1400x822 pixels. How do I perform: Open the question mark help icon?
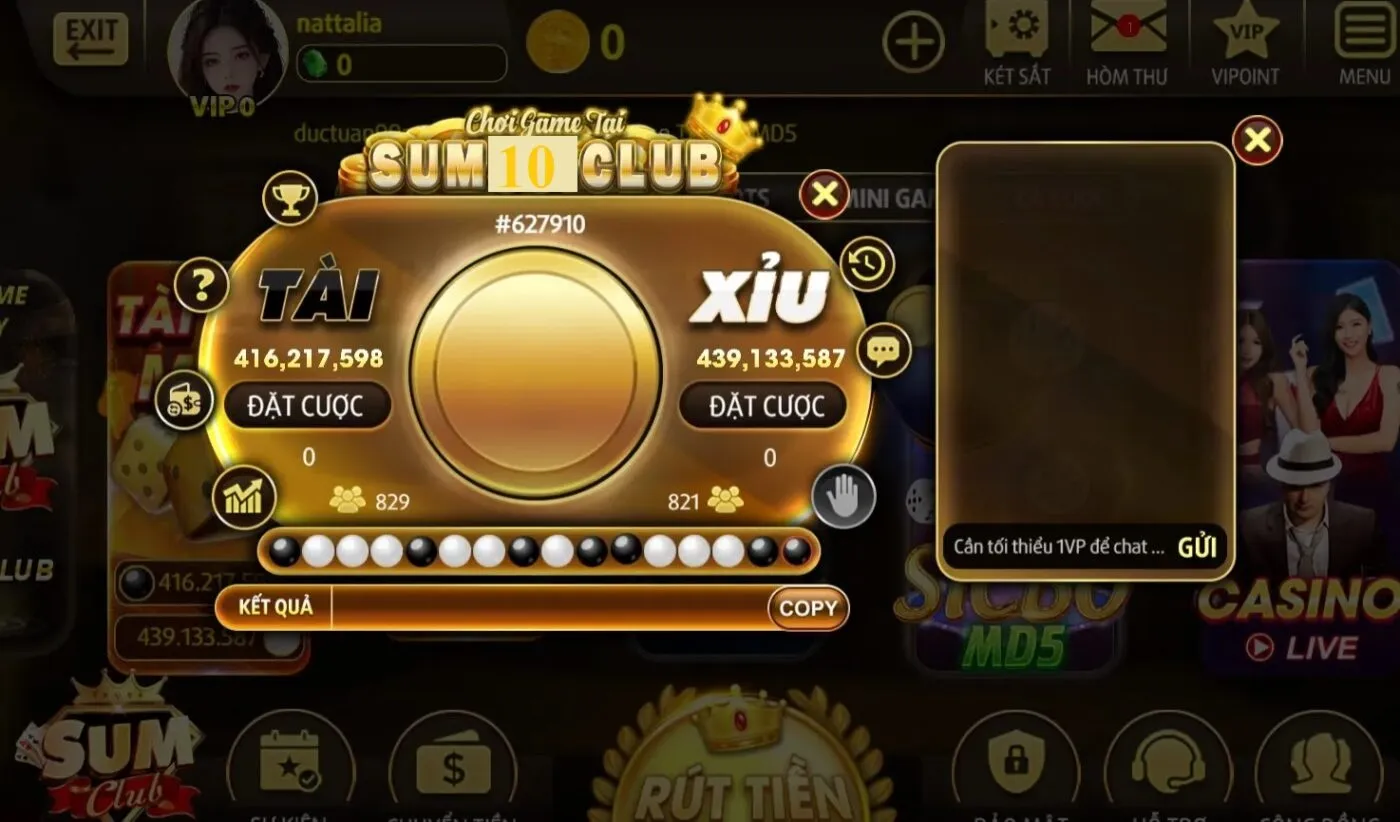(199, 285)
